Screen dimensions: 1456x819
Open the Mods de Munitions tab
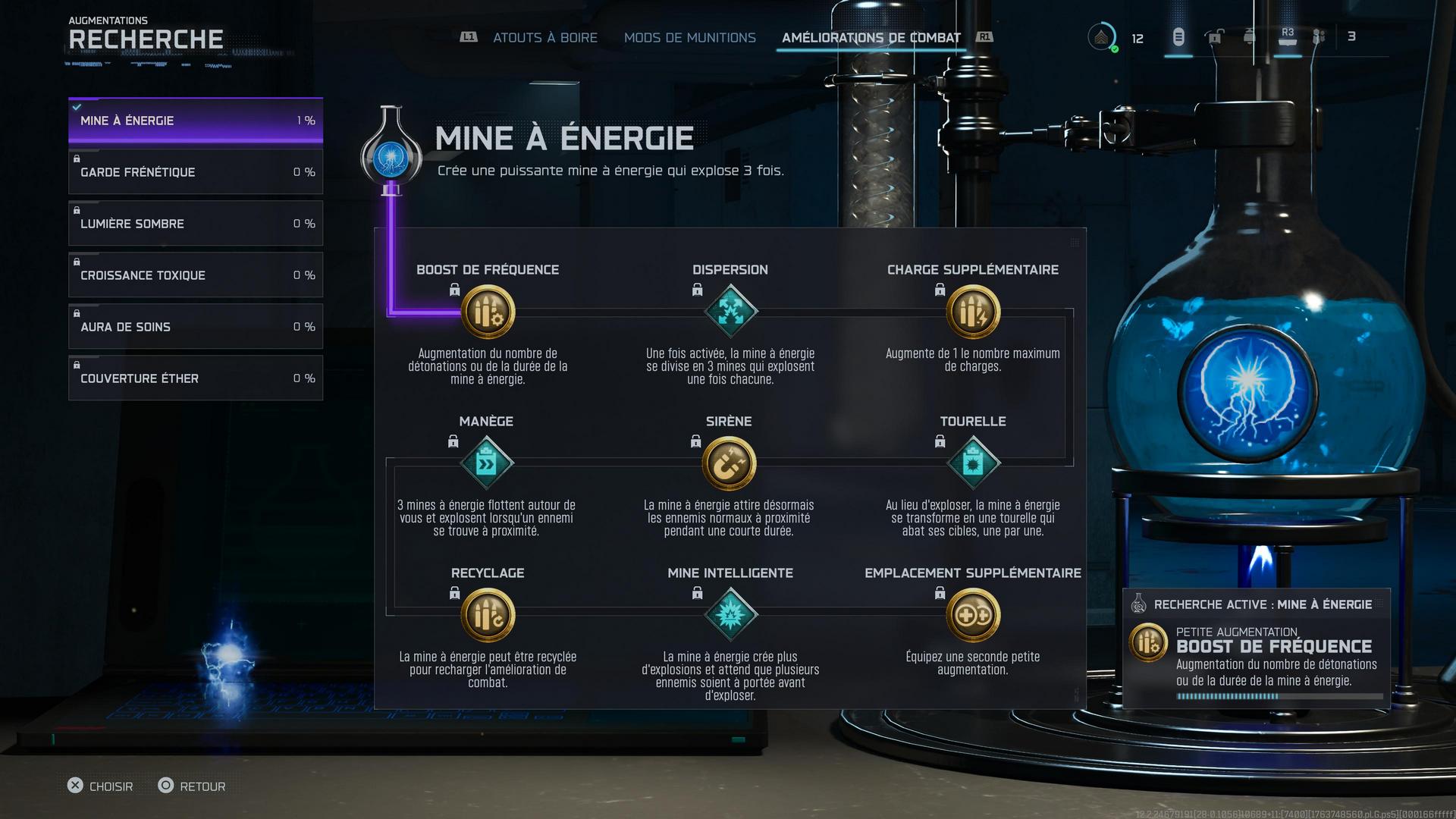coord(689,38)
